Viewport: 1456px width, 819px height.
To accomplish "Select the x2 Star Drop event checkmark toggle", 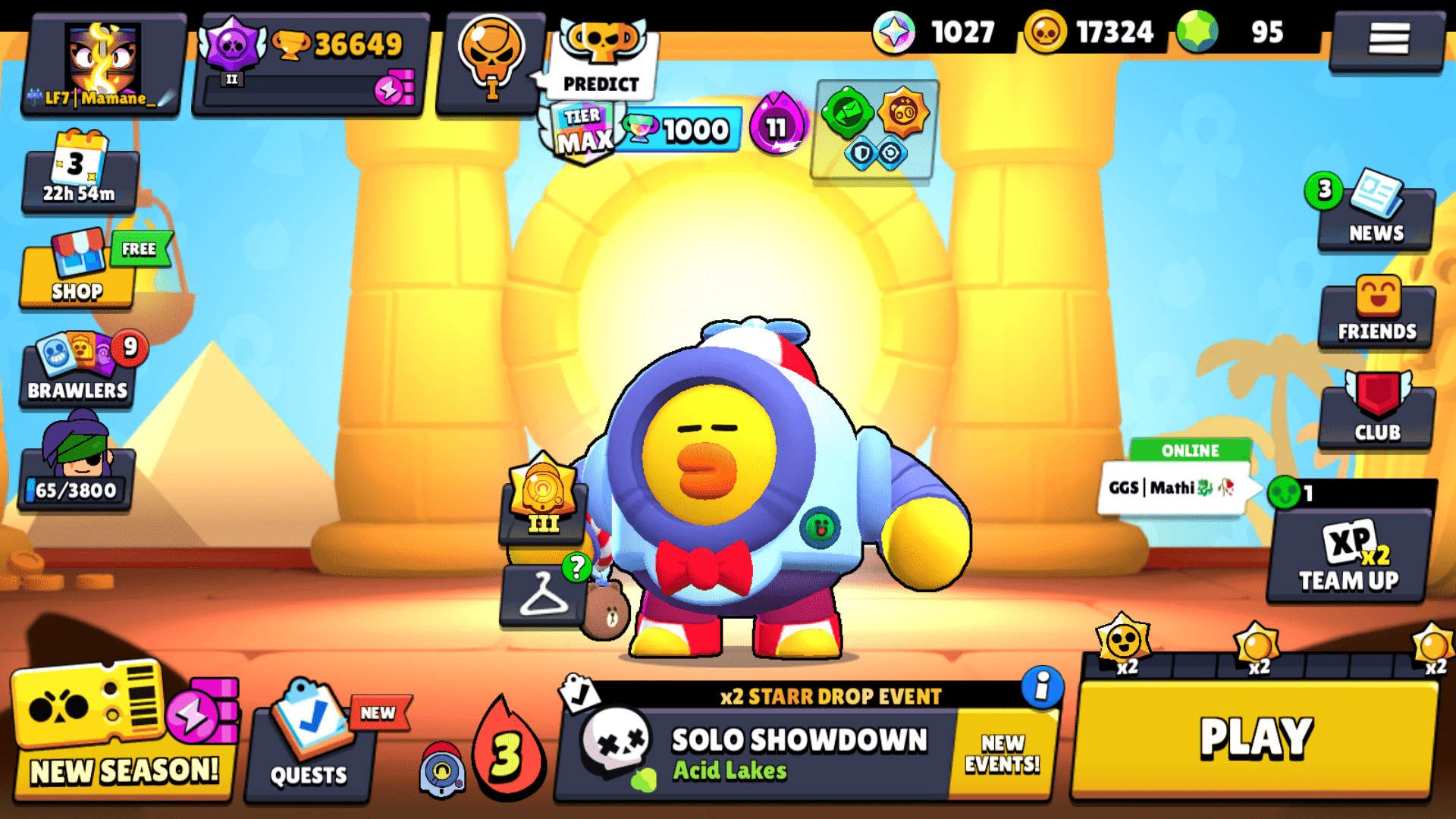I will [x=579, y=692].
